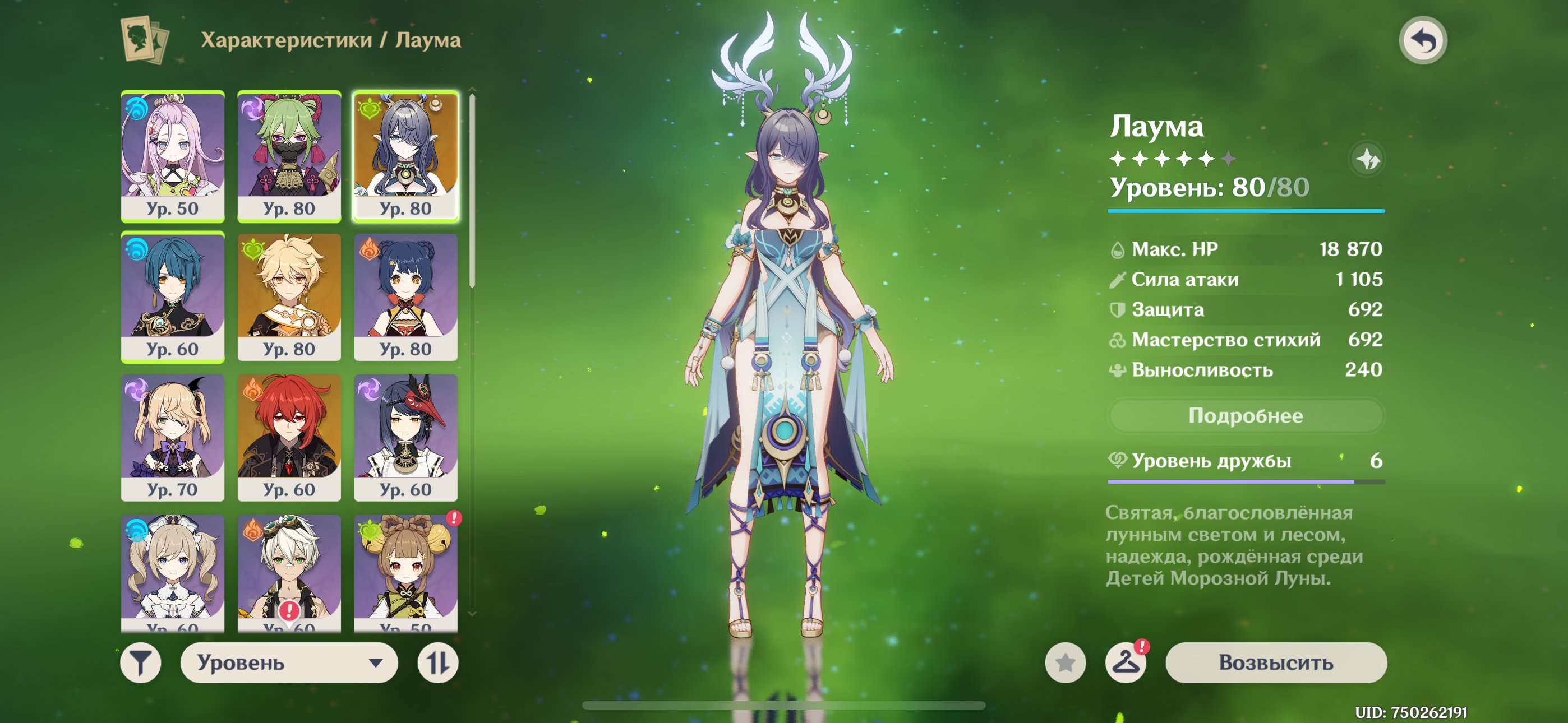Choose the blond Traveler portrait
This screenshot has height=723, width=1568.
[x=289, y=297]
